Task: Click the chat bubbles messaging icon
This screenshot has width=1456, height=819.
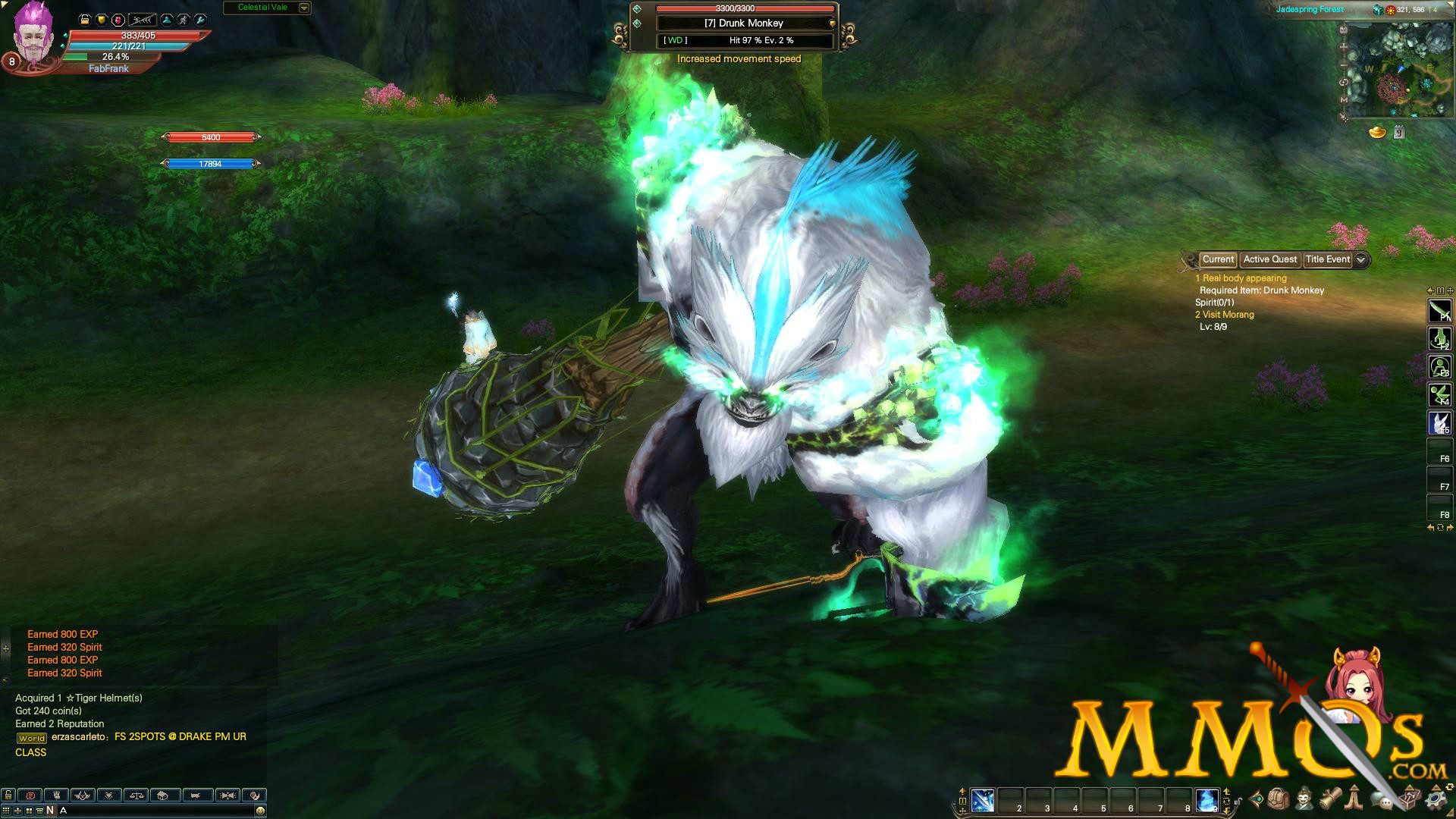Action: click(x=1382, y=801)
